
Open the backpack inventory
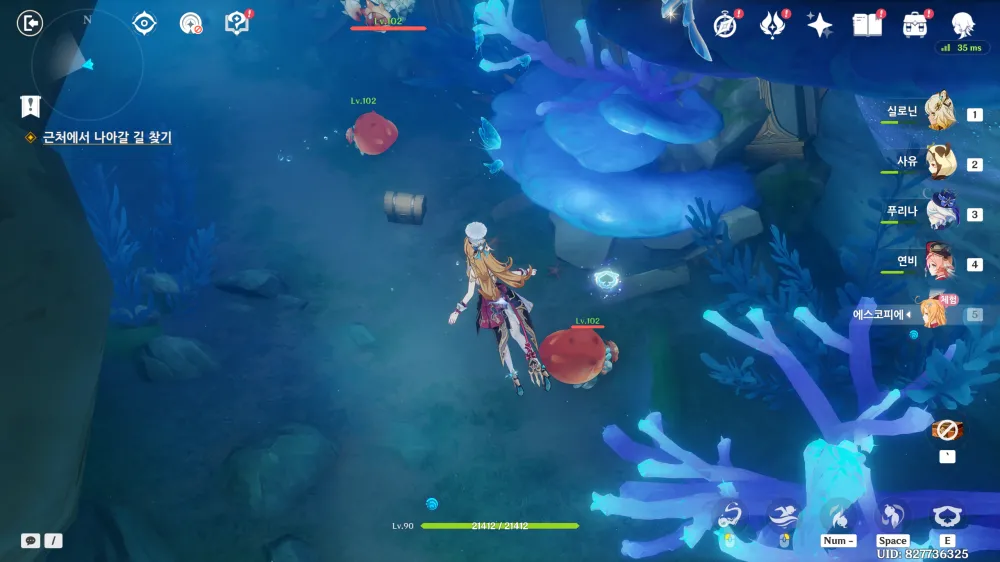coord(914,25)
